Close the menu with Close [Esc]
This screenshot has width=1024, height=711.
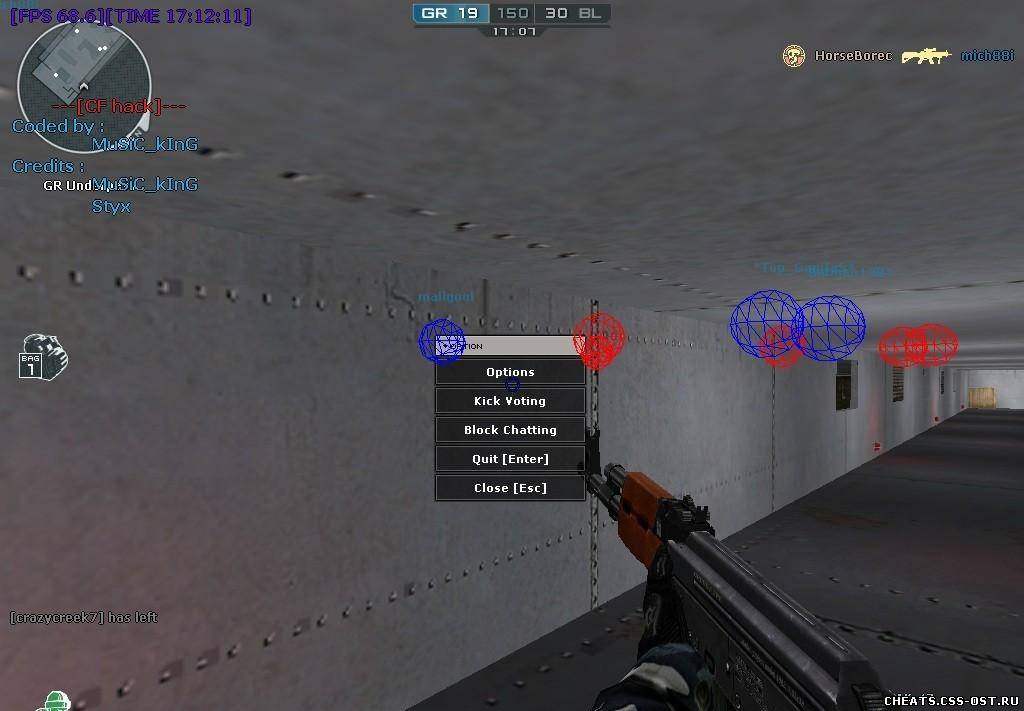pos(510,488)
